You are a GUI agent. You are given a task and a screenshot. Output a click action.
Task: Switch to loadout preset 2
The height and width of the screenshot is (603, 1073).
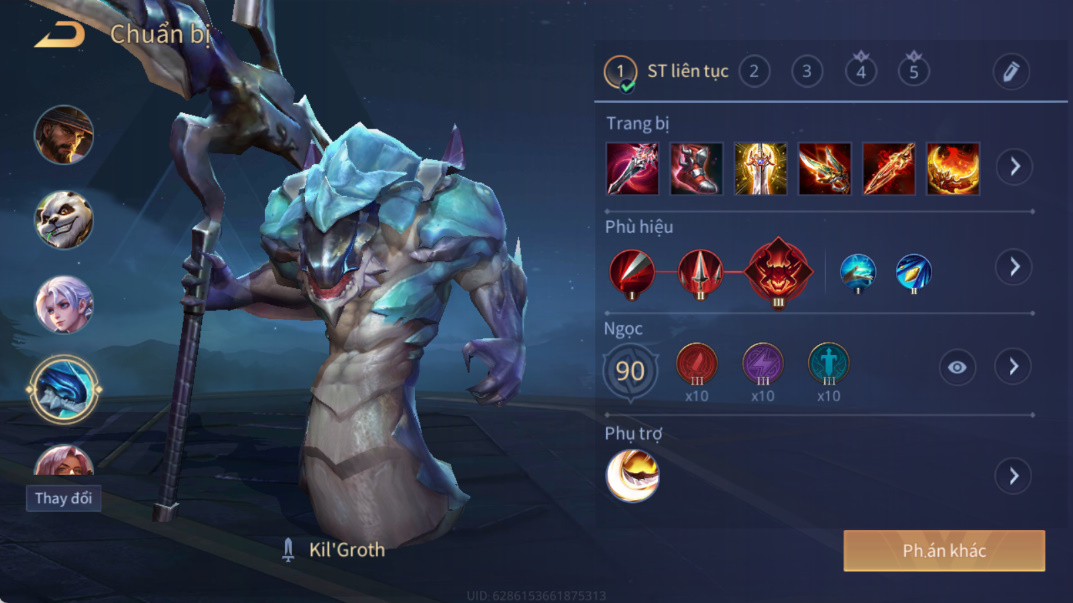(x=754, y=72)
